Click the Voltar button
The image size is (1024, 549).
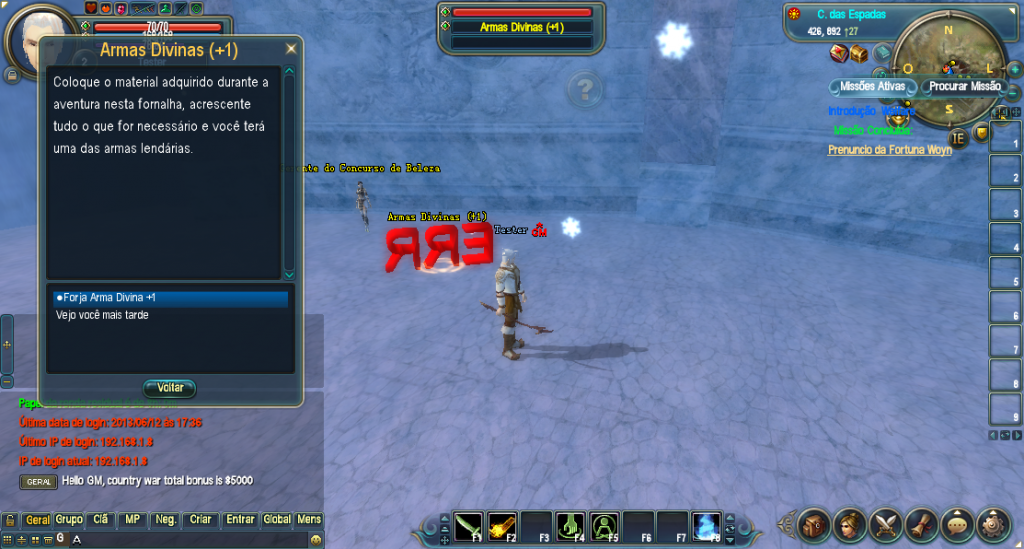[170, 388]
